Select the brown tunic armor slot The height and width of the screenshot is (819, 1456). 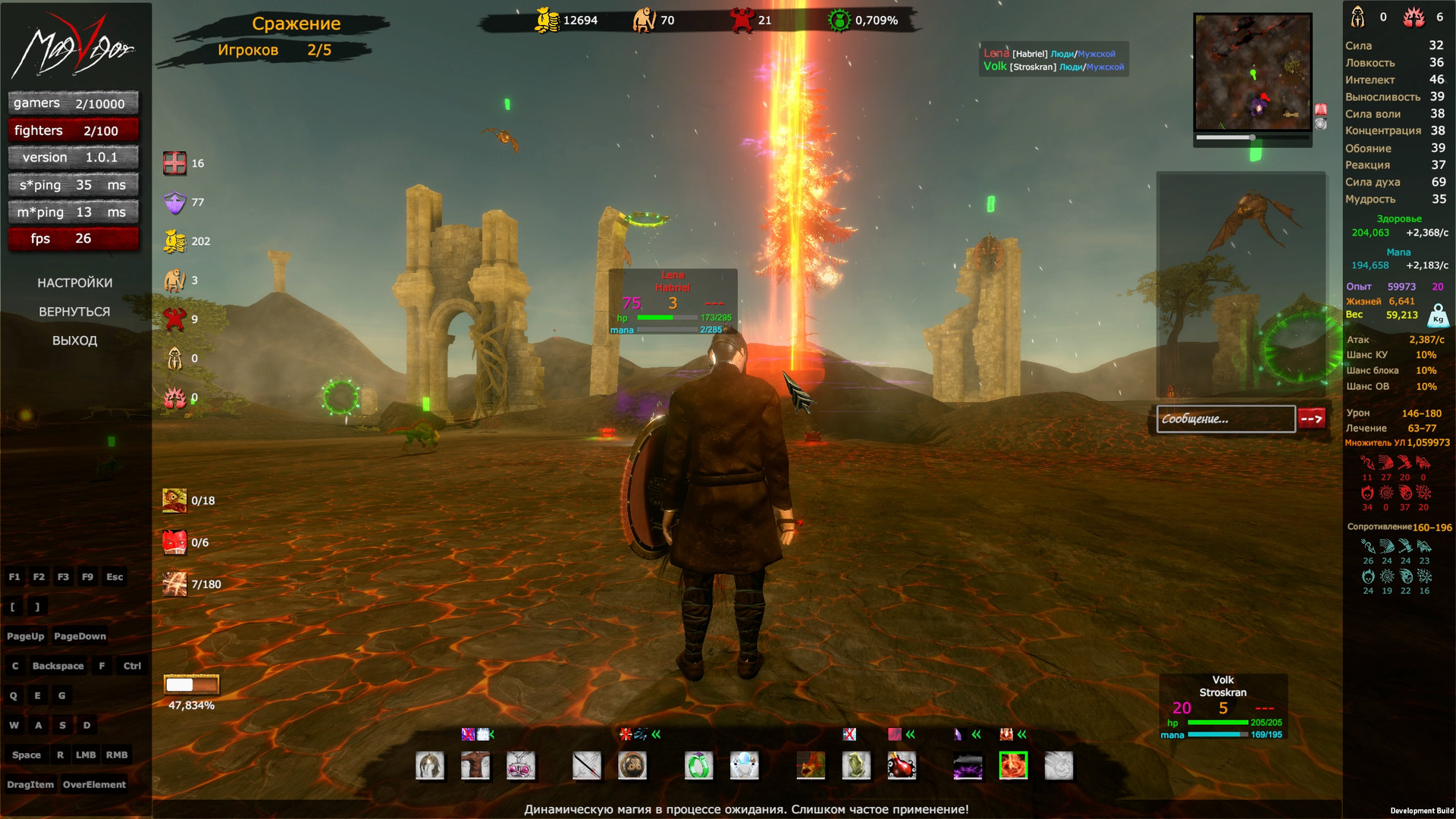pos(475,766)
